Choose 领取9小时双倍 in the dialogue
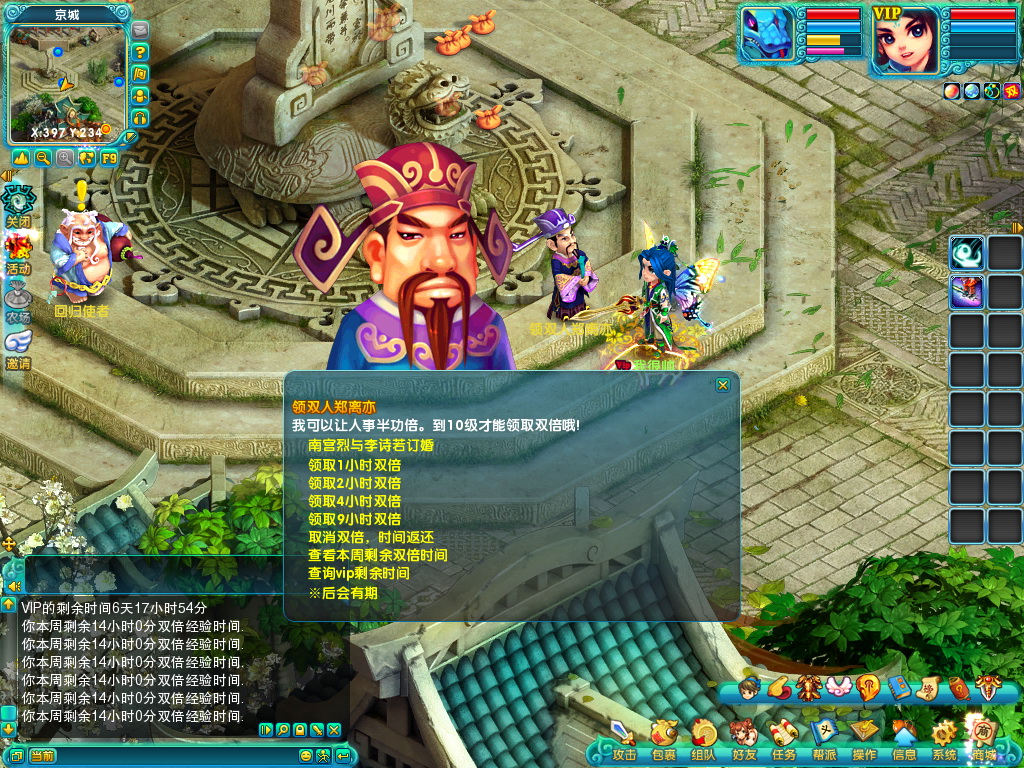The width and height of the screenshot is (1024, 768). tap(354, 519)
